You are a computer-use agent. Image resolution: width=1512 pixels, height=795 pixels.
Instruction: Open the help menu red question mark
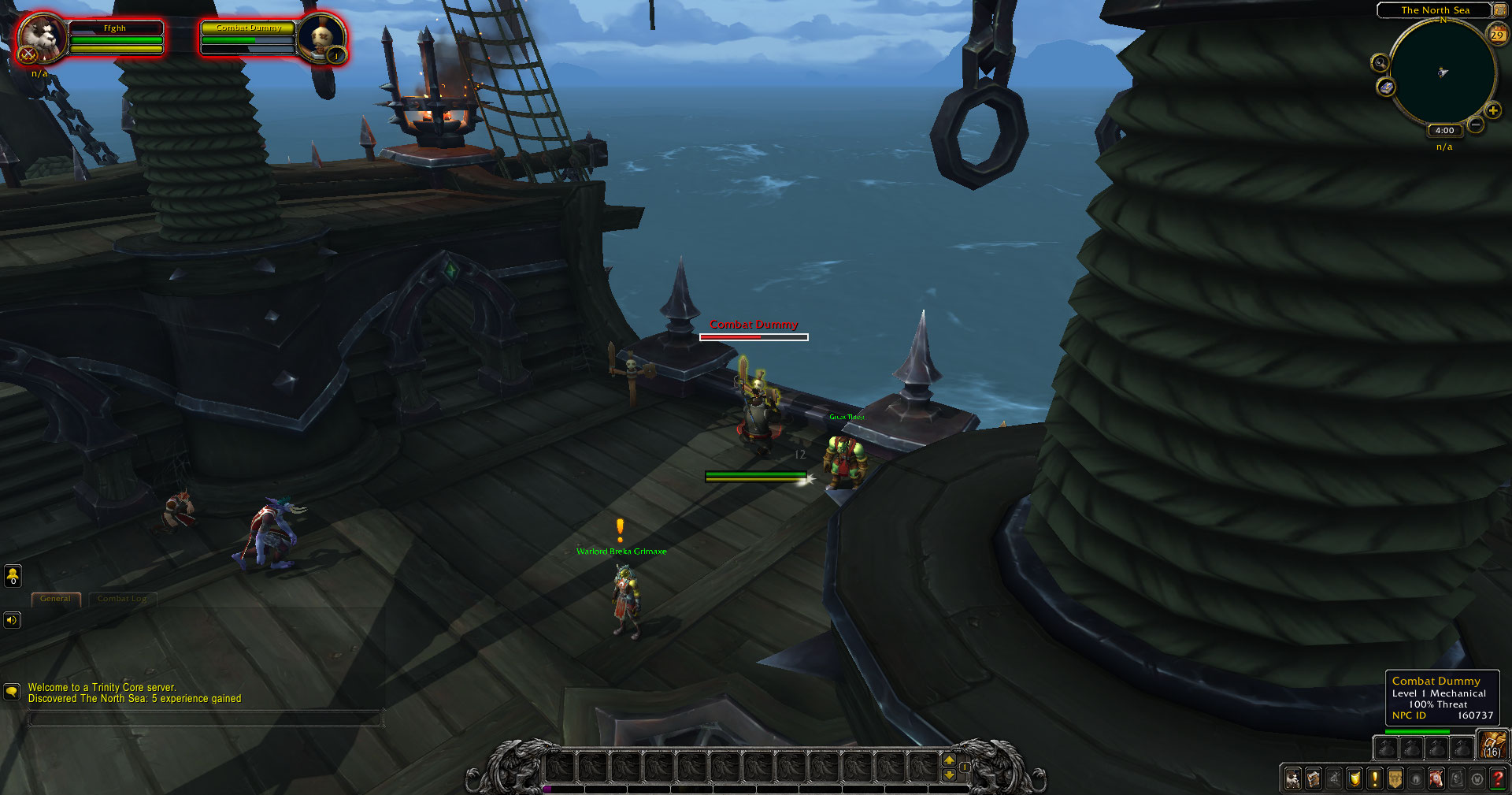point(1497,778)
